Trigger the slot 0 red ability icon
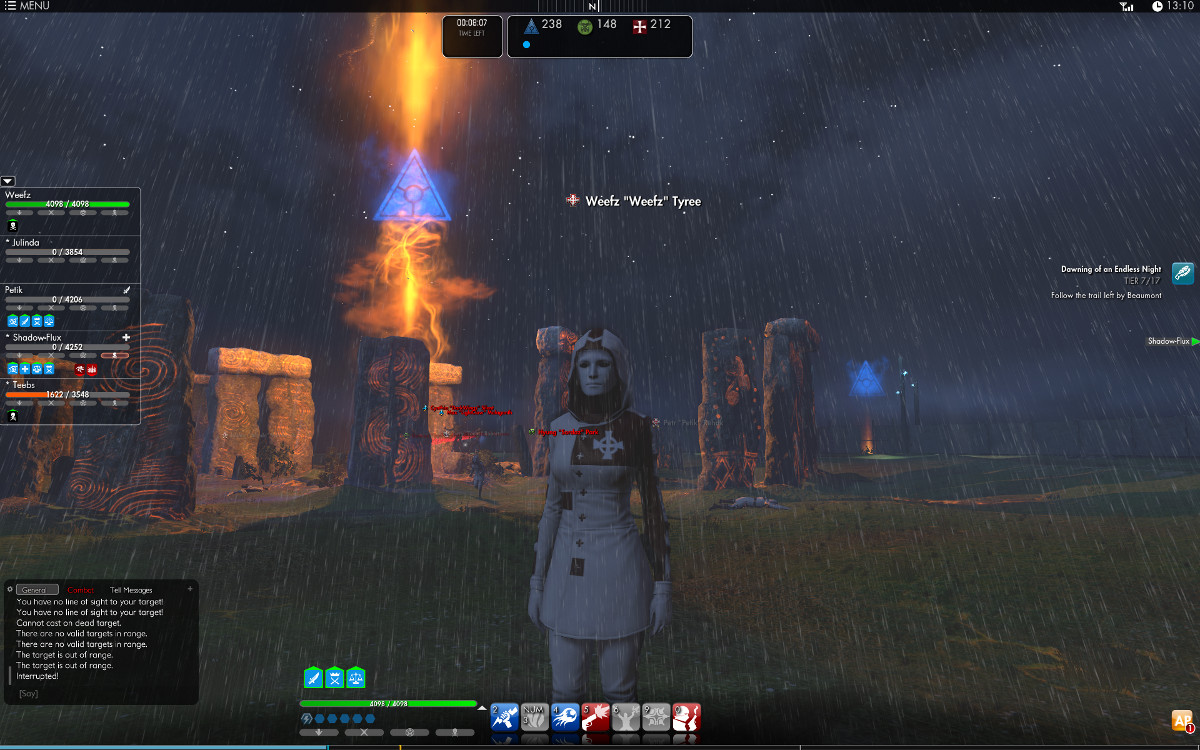 tap(686, 717)
